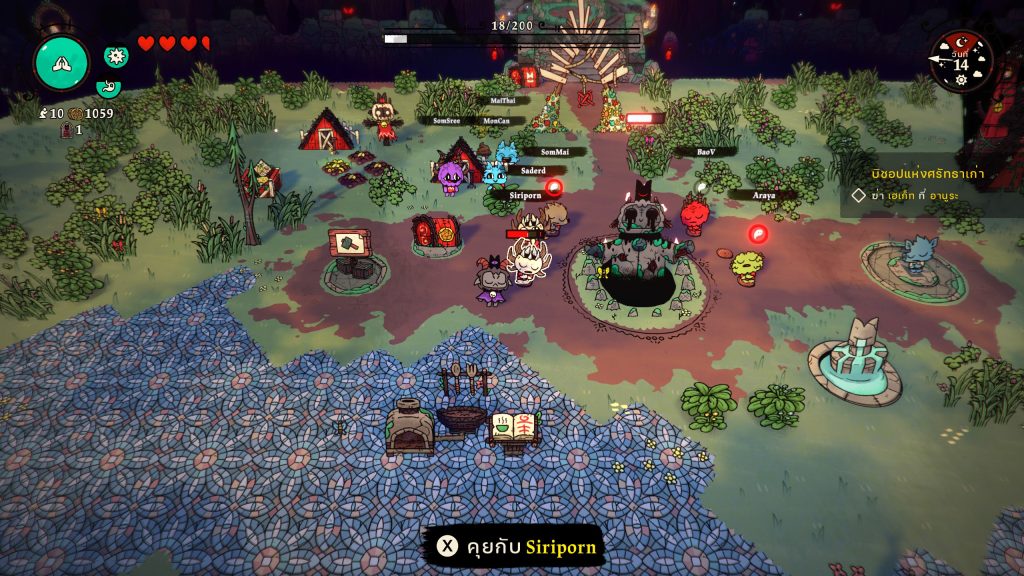Click the stomach hunger indicator icon
This screenshot has width=1024, height=576.
108,87
